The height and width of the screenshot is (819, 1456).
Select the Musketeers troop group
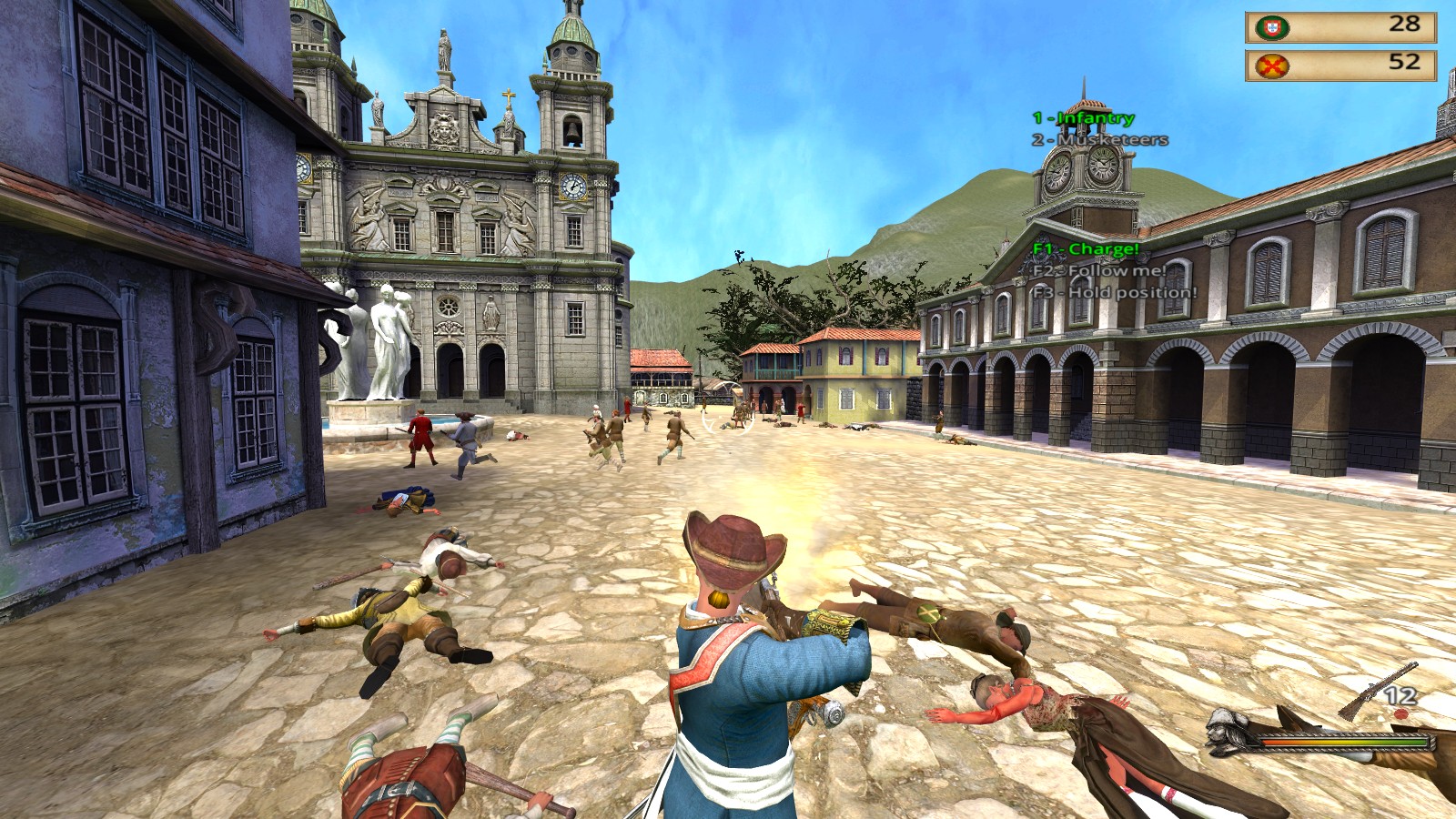pos(1099,140)
